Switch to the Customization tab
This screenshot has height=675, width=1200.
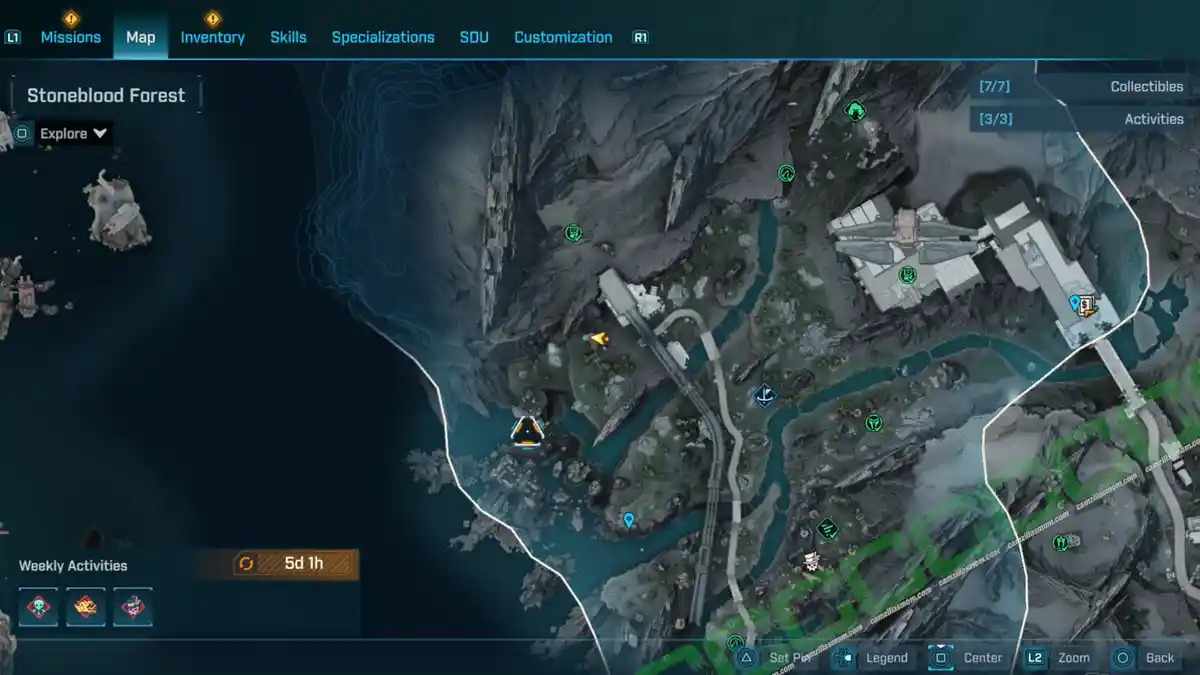point(563,37)
